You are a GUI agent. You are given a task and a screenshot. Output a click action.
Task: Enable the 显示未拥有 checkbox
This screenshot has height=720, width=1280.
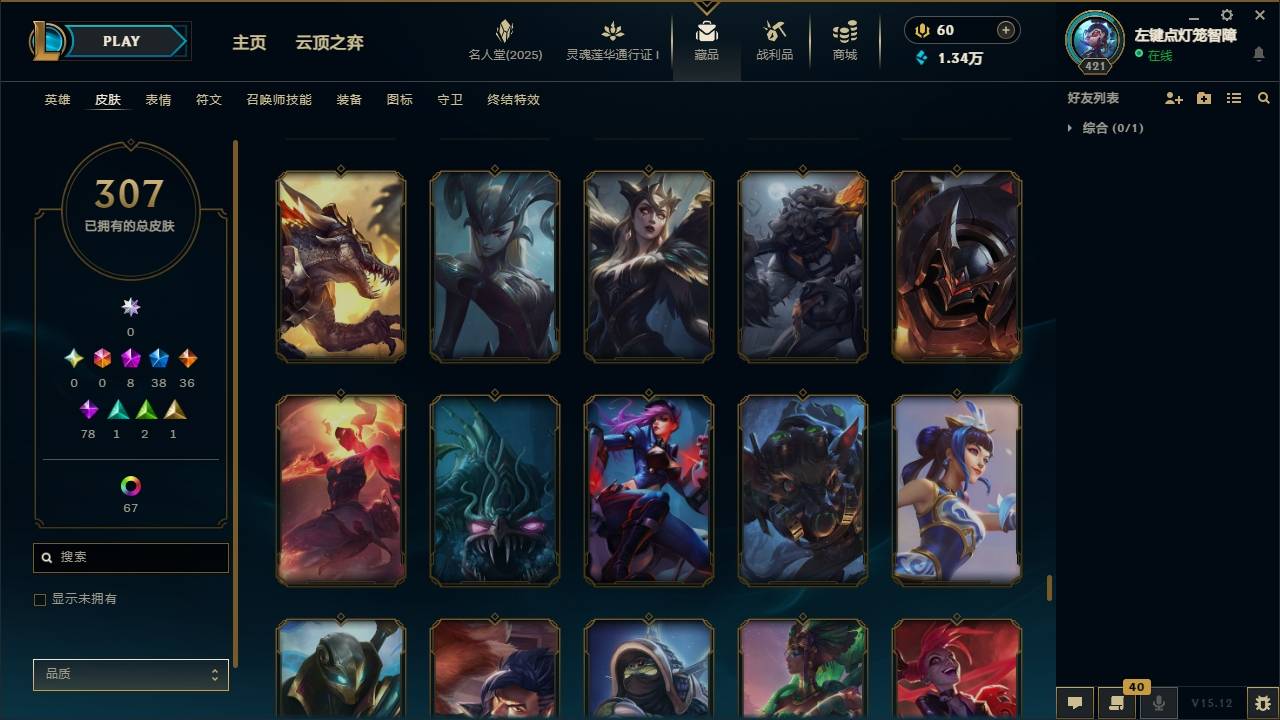[x=40, y=599]
